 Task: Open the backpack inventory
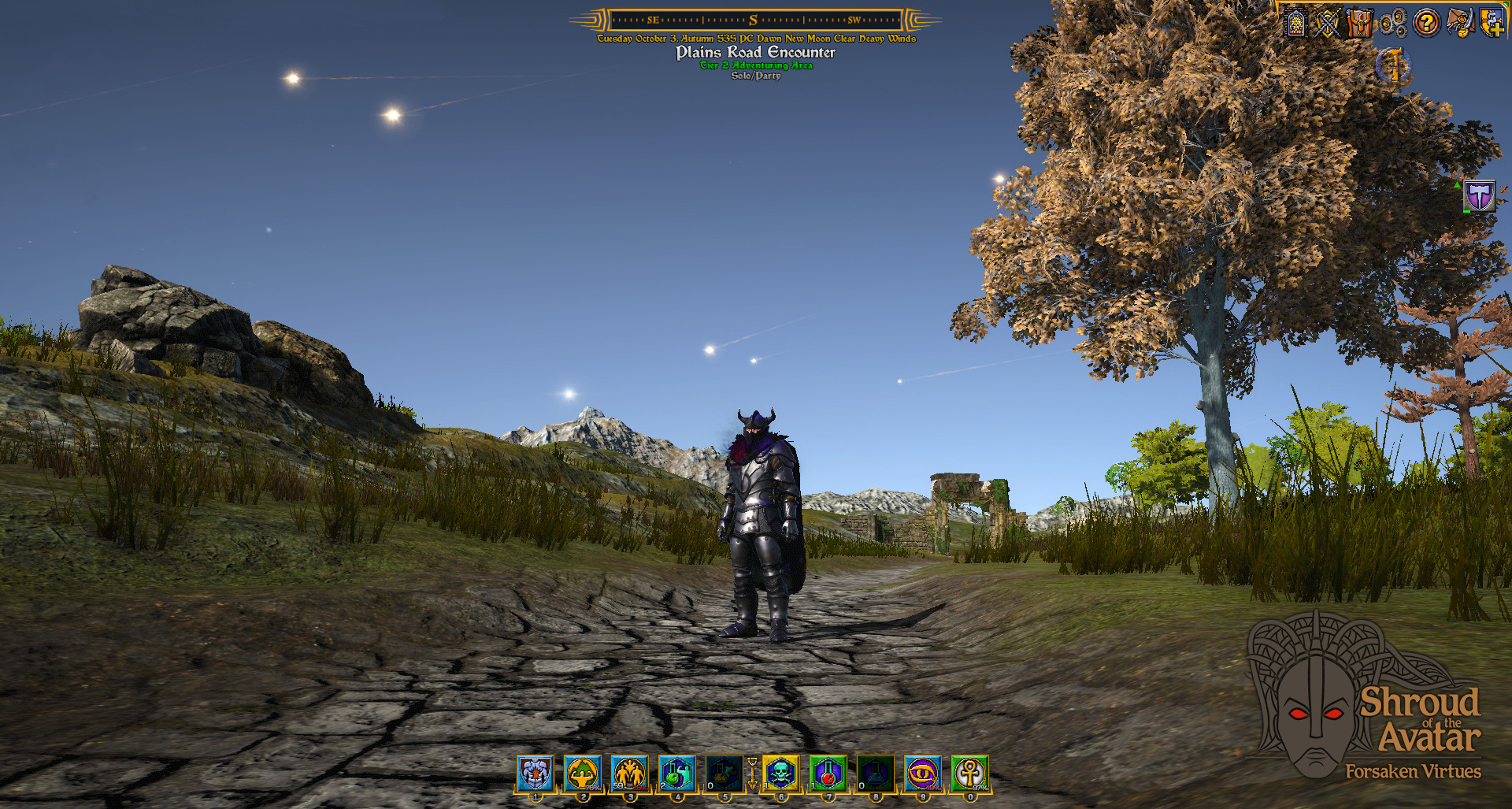(1360, 23)
